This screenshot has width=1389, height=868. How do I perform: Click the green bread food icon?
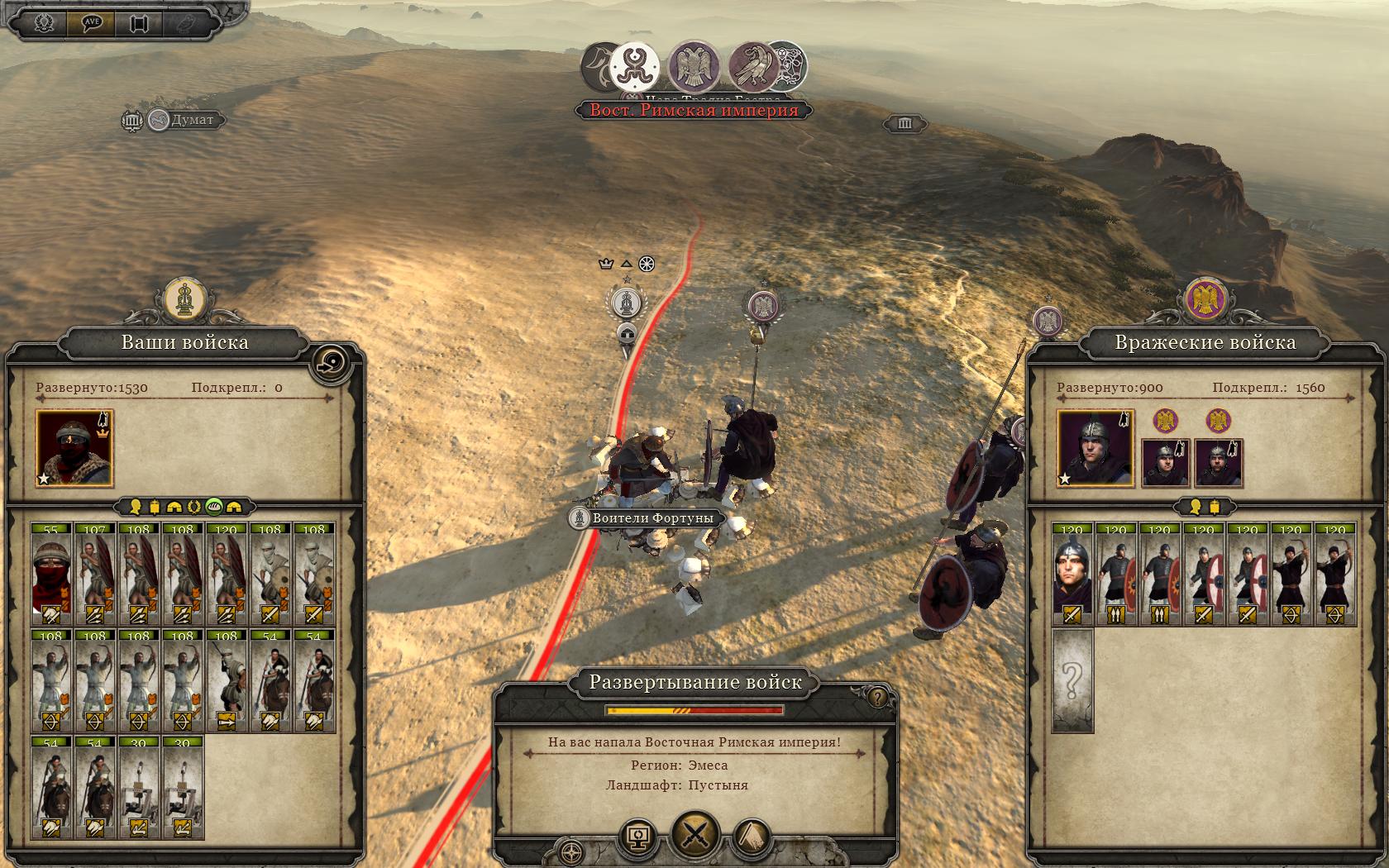pyautogui.click(x=214, y=506)
